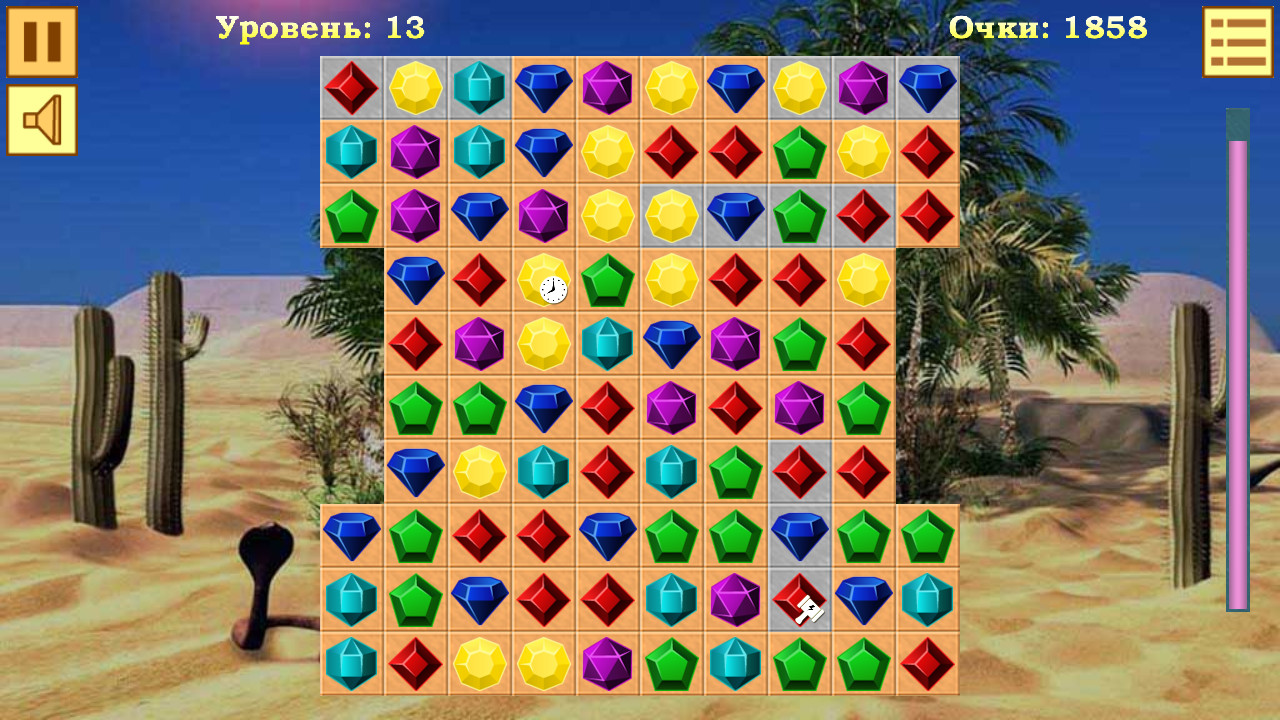Select the blue diamond on gray tile, eighth row
1280x720 pixels.
coord(800,536)
